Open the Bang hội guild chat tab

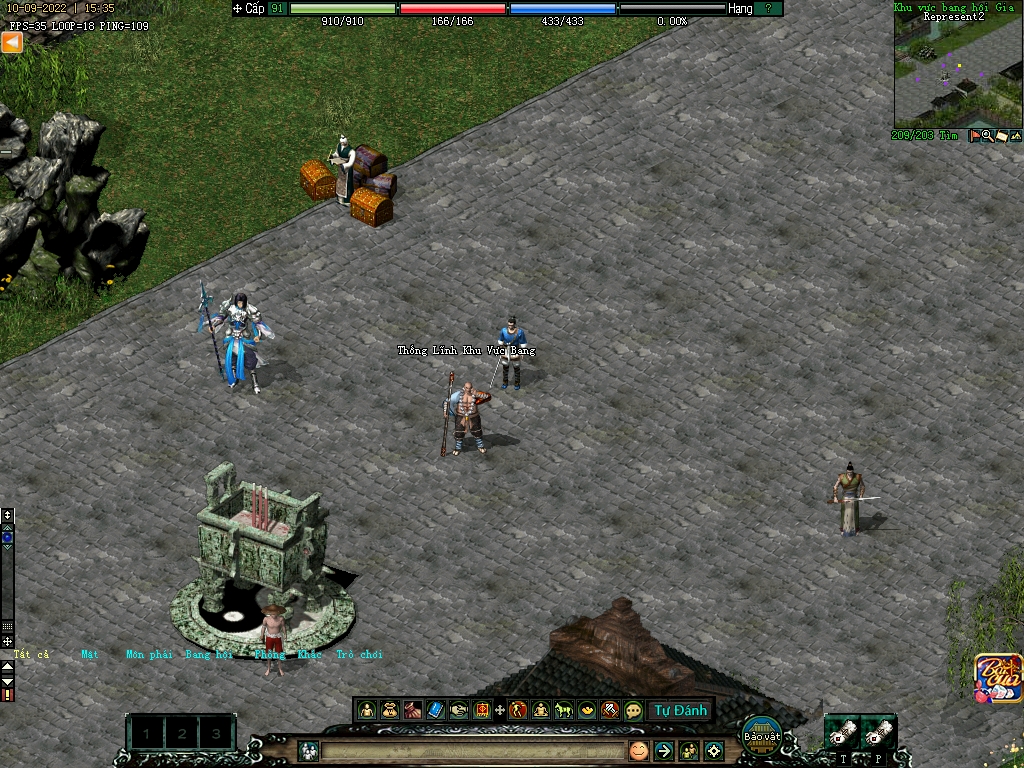pos(208,654)
